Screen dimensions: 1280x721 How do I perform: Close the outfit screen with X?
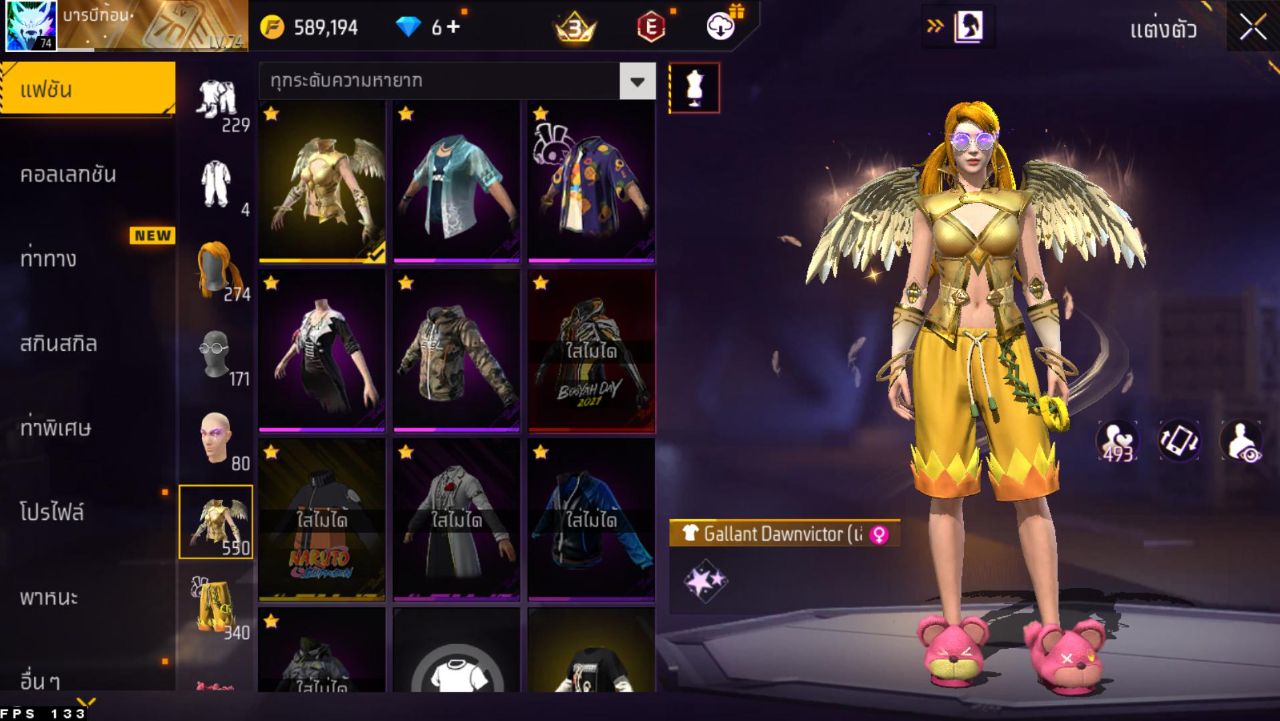coord(1252,28)
